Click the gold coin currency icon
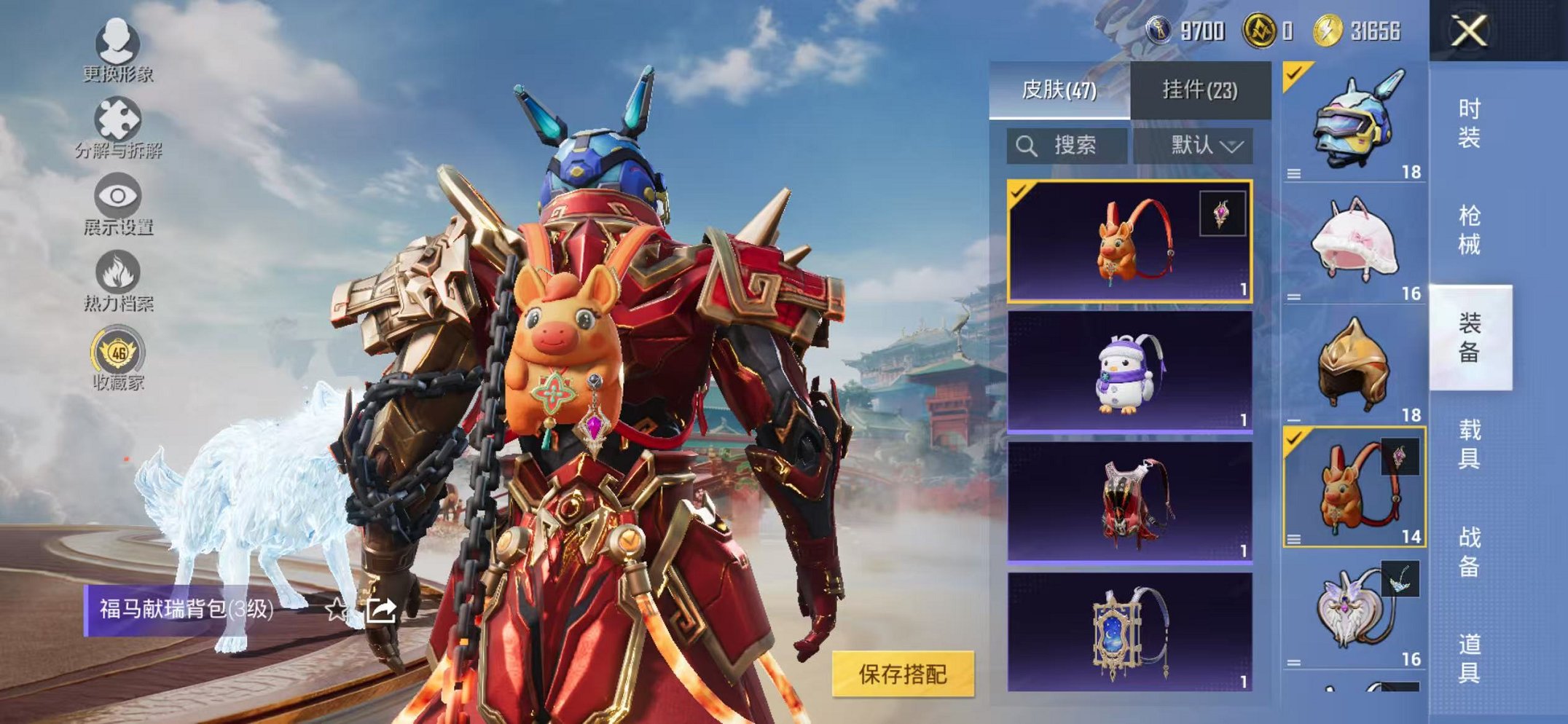Screen dimensions: 1568x724 1259,31
